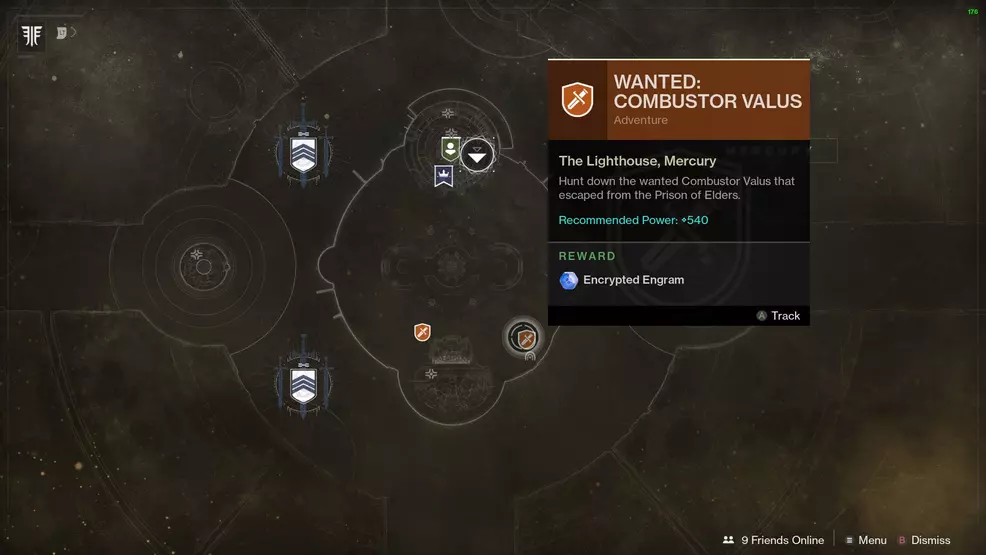The height and width of the screenshot is (555, 986).
Task: Open the 9 Friends Online roster
Action: point(773,540)
